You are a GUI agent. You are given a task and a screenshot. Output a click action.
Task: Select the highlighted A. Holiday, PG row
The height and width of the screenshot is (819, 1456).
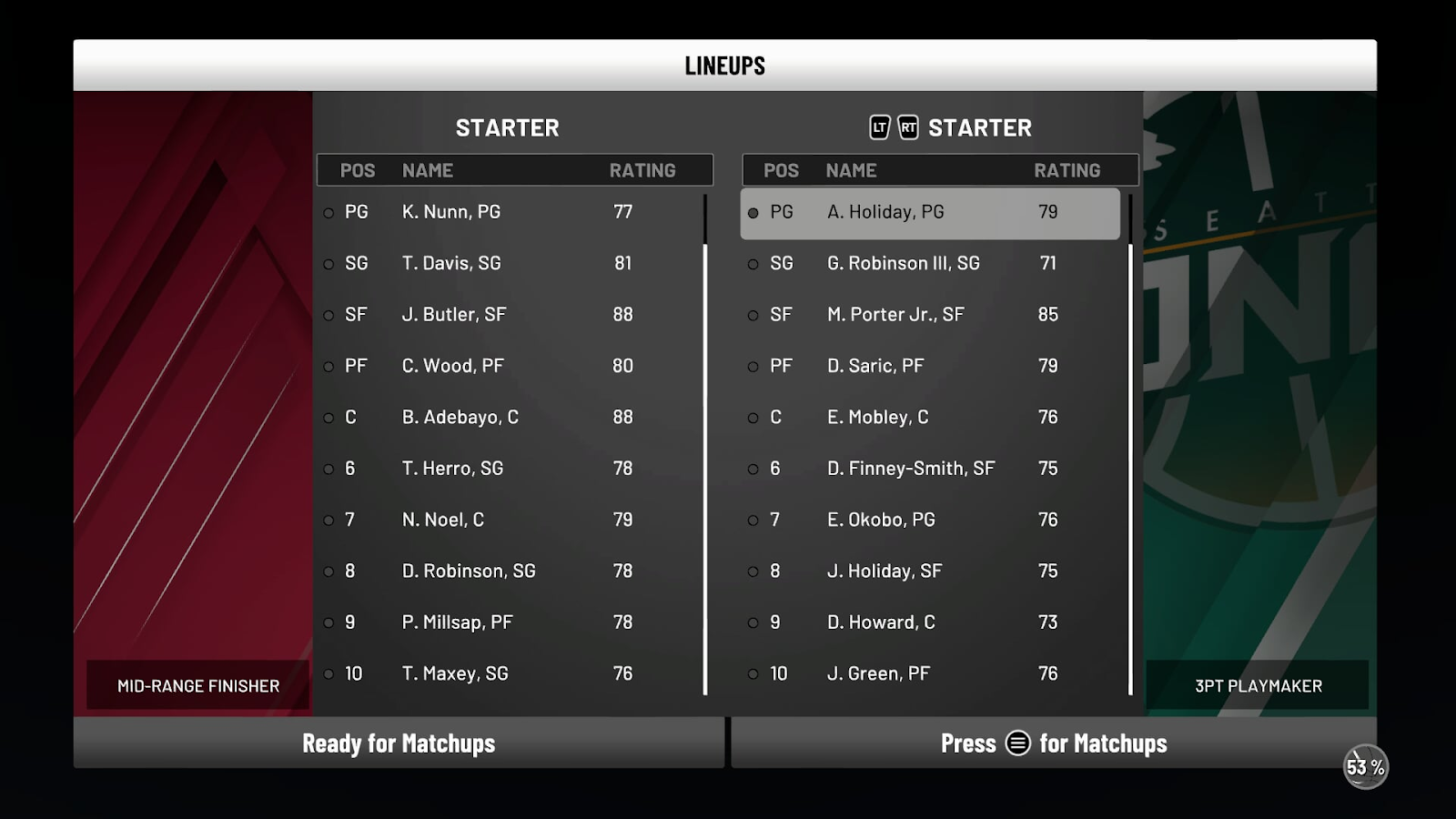[x=929, y=213]
